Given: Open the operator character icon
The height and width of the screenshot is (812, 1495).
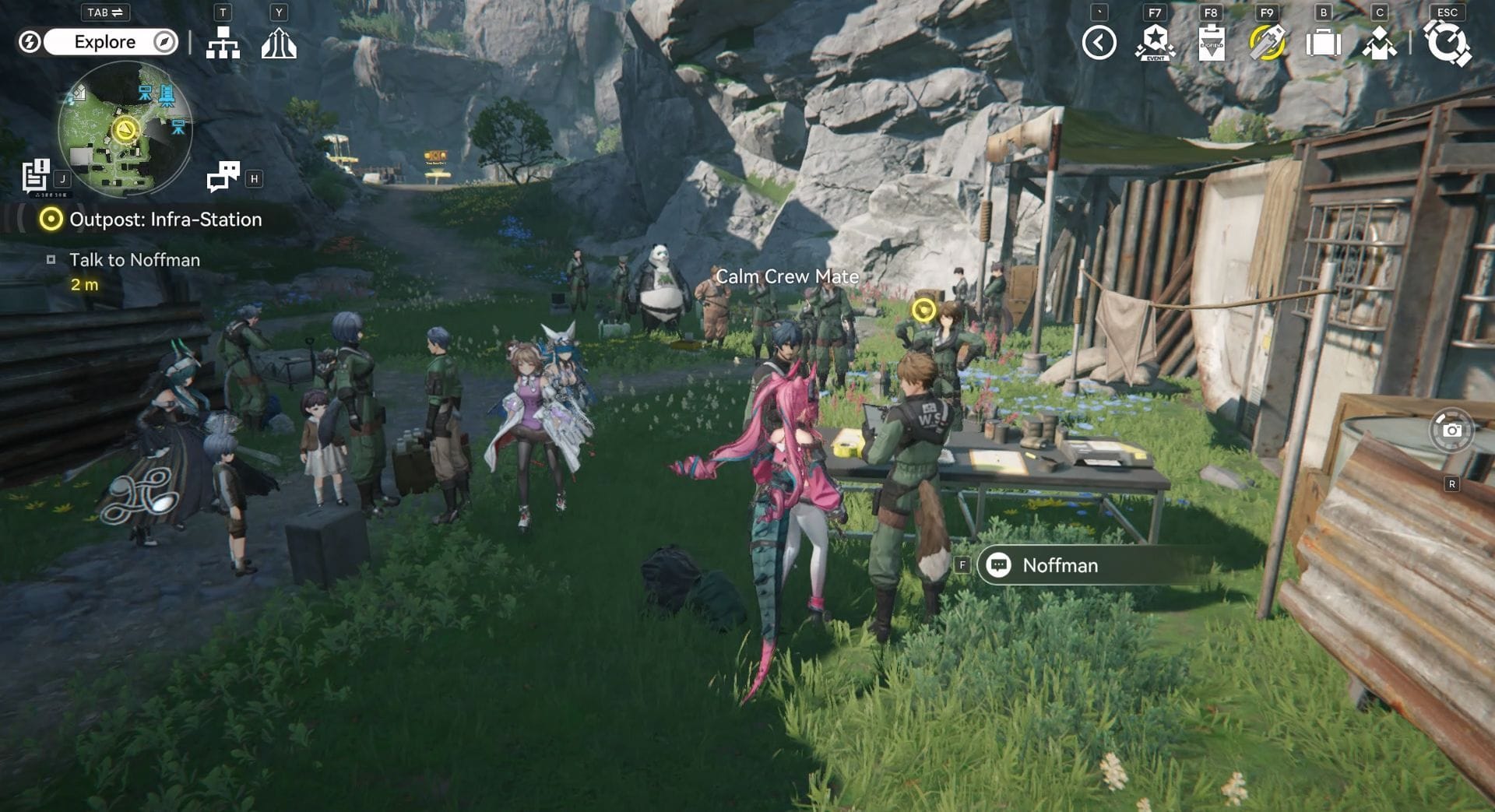Looking at the screenshot, I should pos(1379,43).
